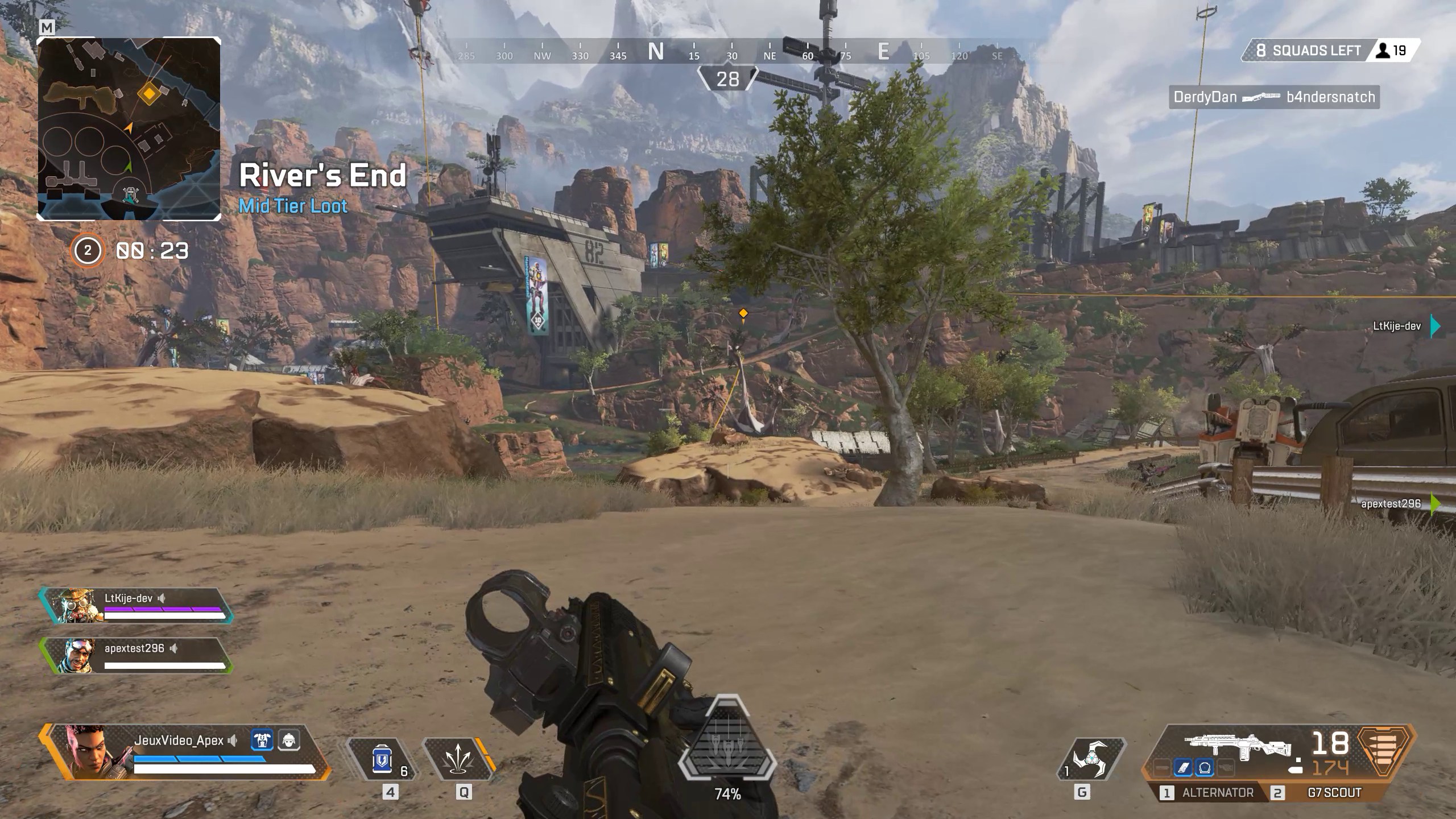Open the optics attachment slot on the weapon
The width and height of the screenshot is (1456, 819).
pyautogui.click(x=1205, y=768)
